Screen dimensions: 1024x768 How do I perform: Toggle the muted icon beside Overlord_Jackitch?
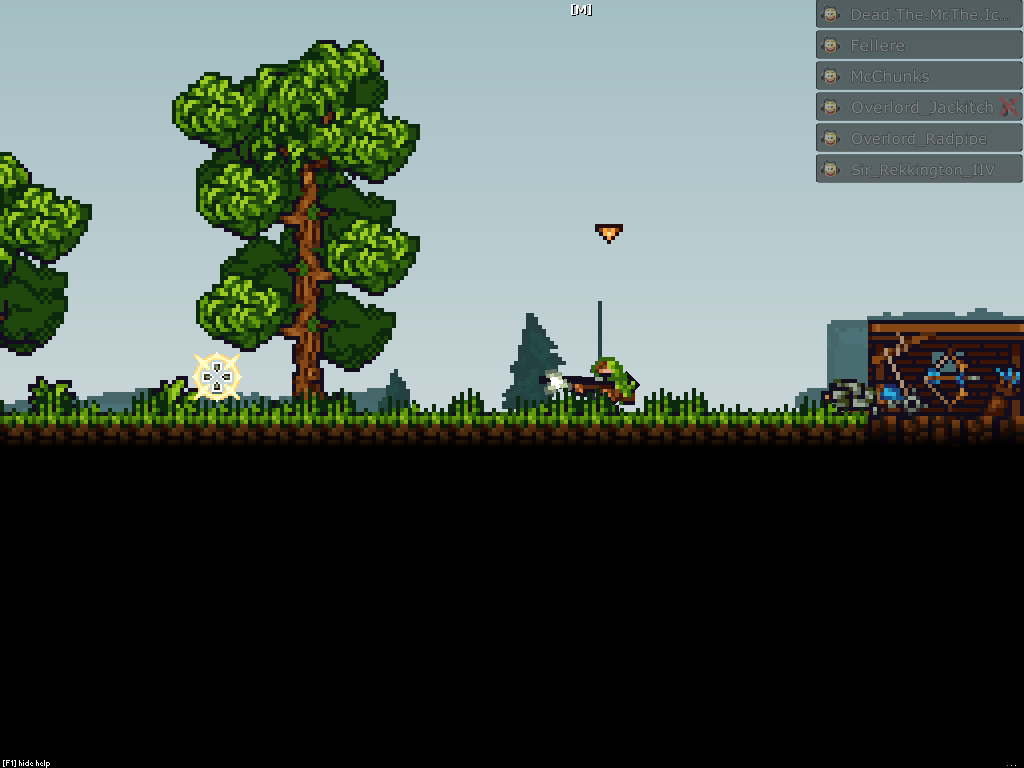coord(1009,107)
